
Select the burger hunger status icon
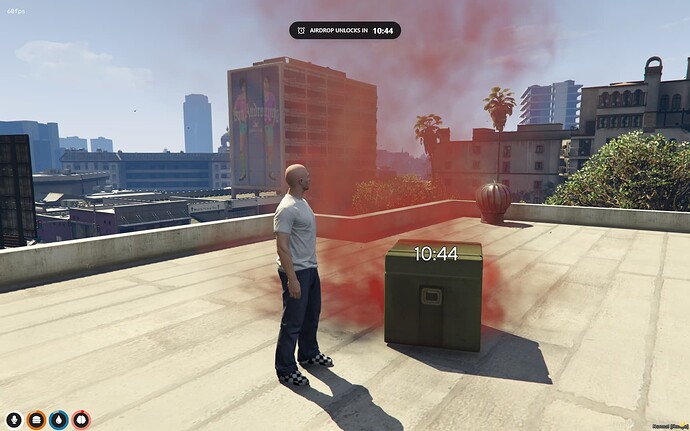pos(36,420)
